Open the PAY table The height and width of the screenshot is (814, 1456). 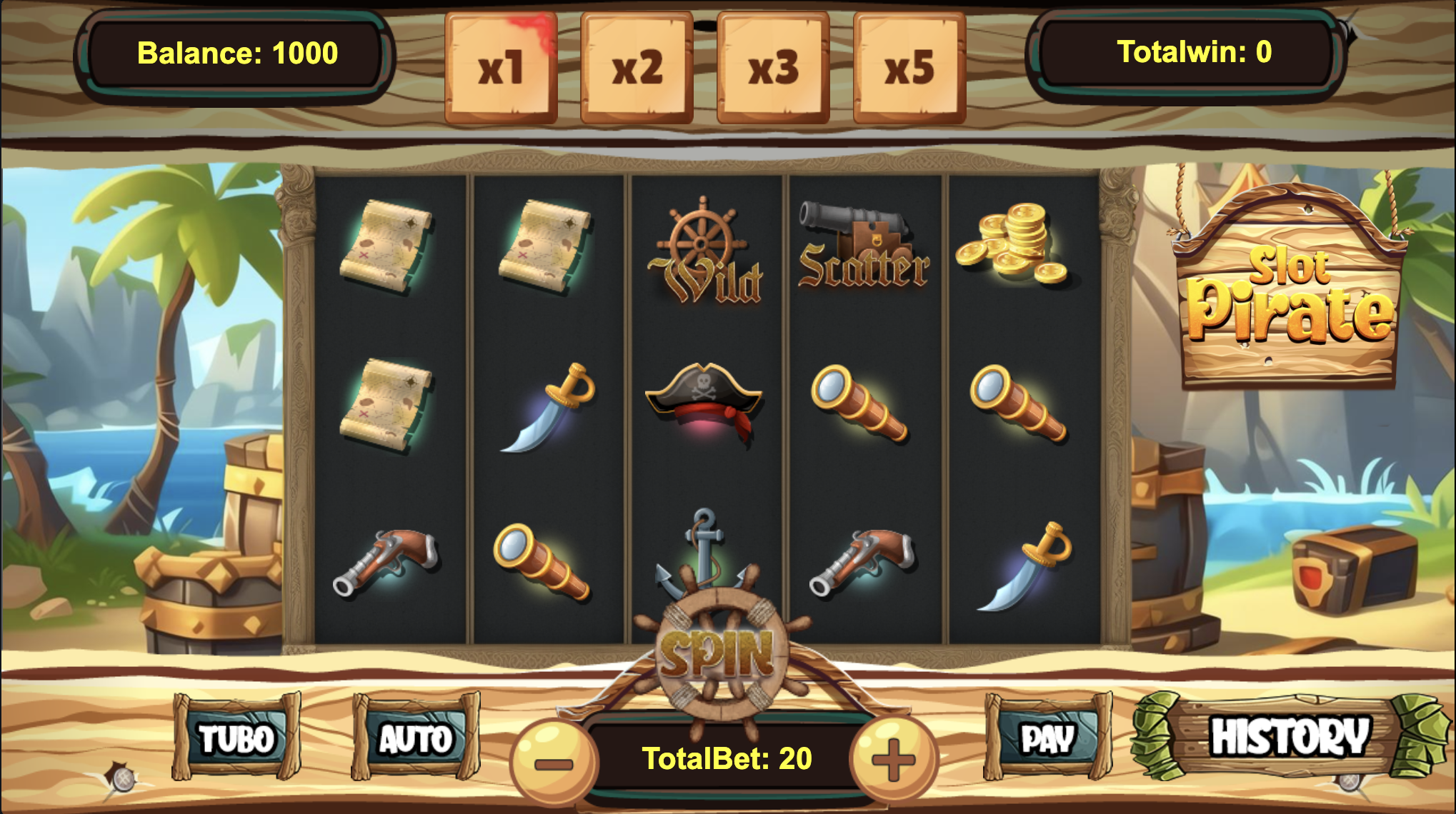click(1047, 738)
